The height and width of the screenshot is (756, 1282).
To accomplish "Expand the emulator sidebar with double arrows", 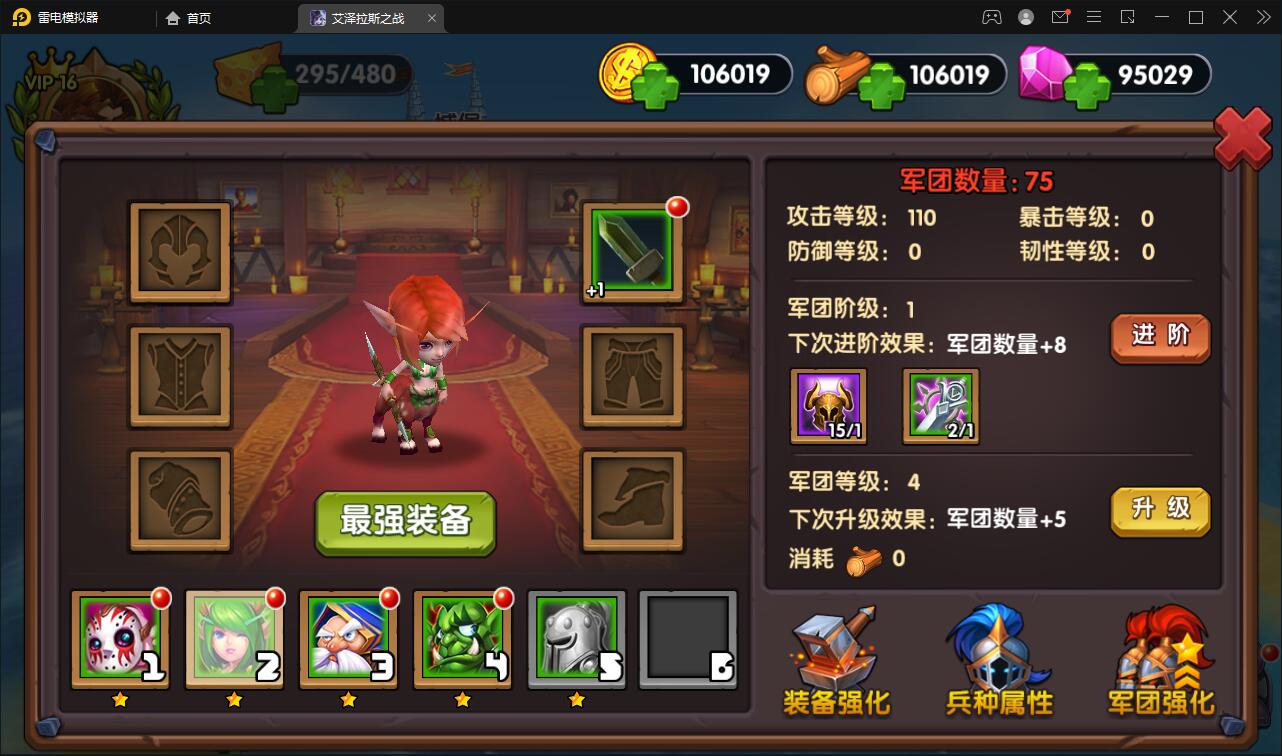I will (x=1264, y=17).
